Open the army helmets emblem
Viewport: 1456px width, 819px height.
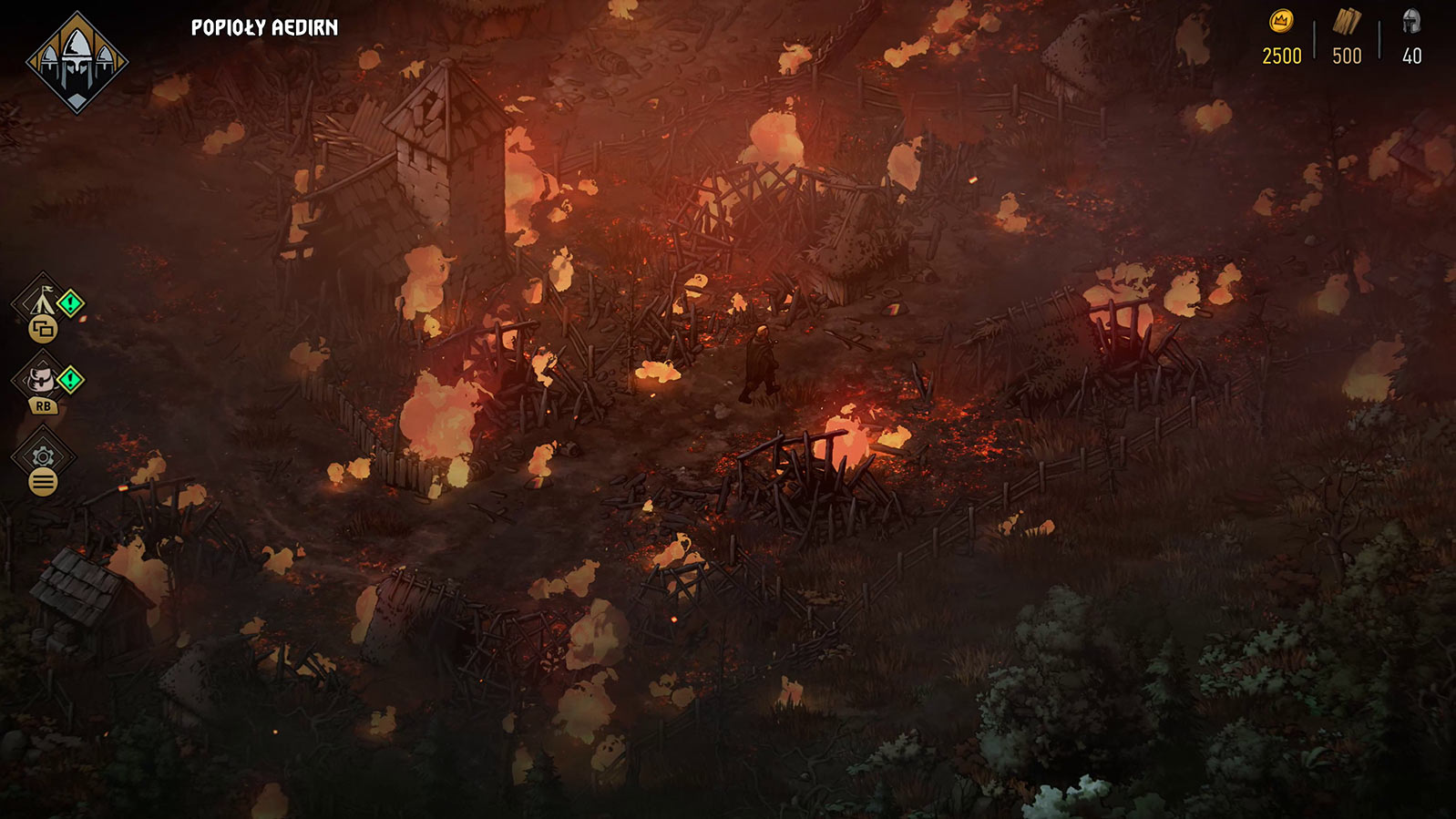(77, 62)
